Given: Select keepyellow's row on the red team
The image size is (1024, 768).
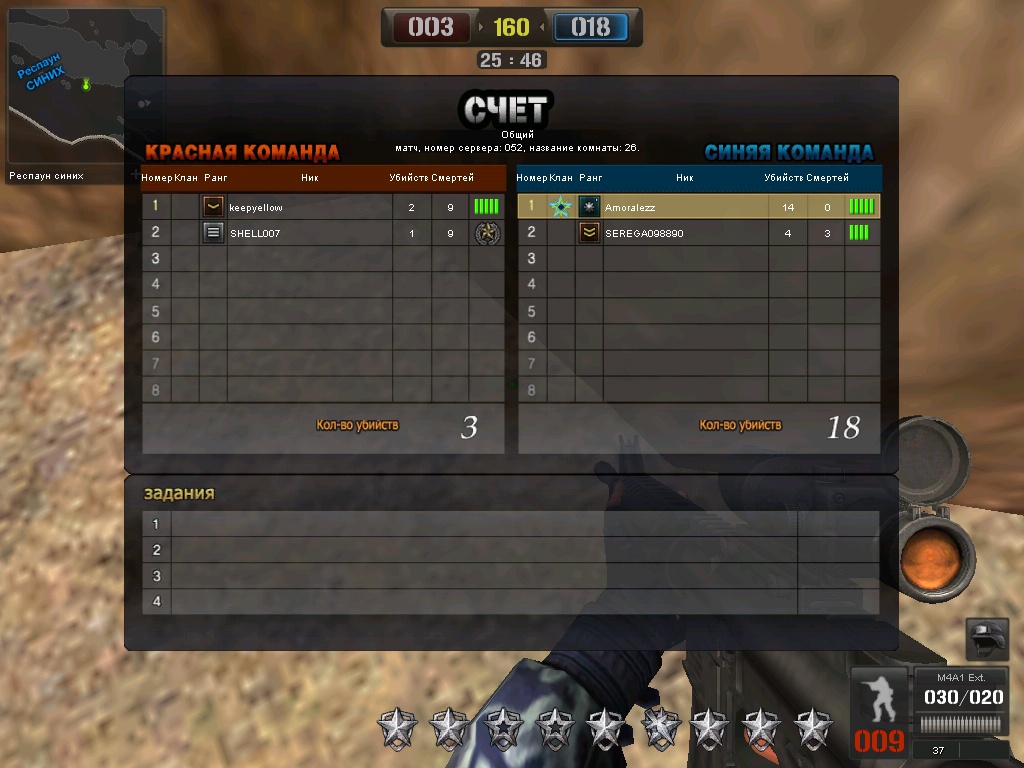Looking at the screenshot, I should 322,207.
